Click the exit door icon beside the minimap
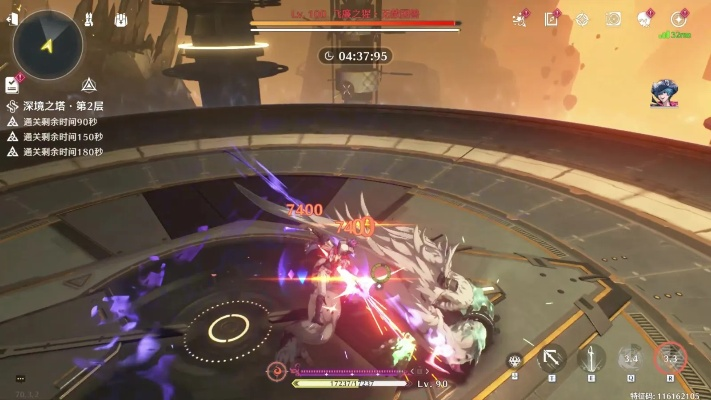Viewport: 711px width, 400px height. [x=12, y=20]
